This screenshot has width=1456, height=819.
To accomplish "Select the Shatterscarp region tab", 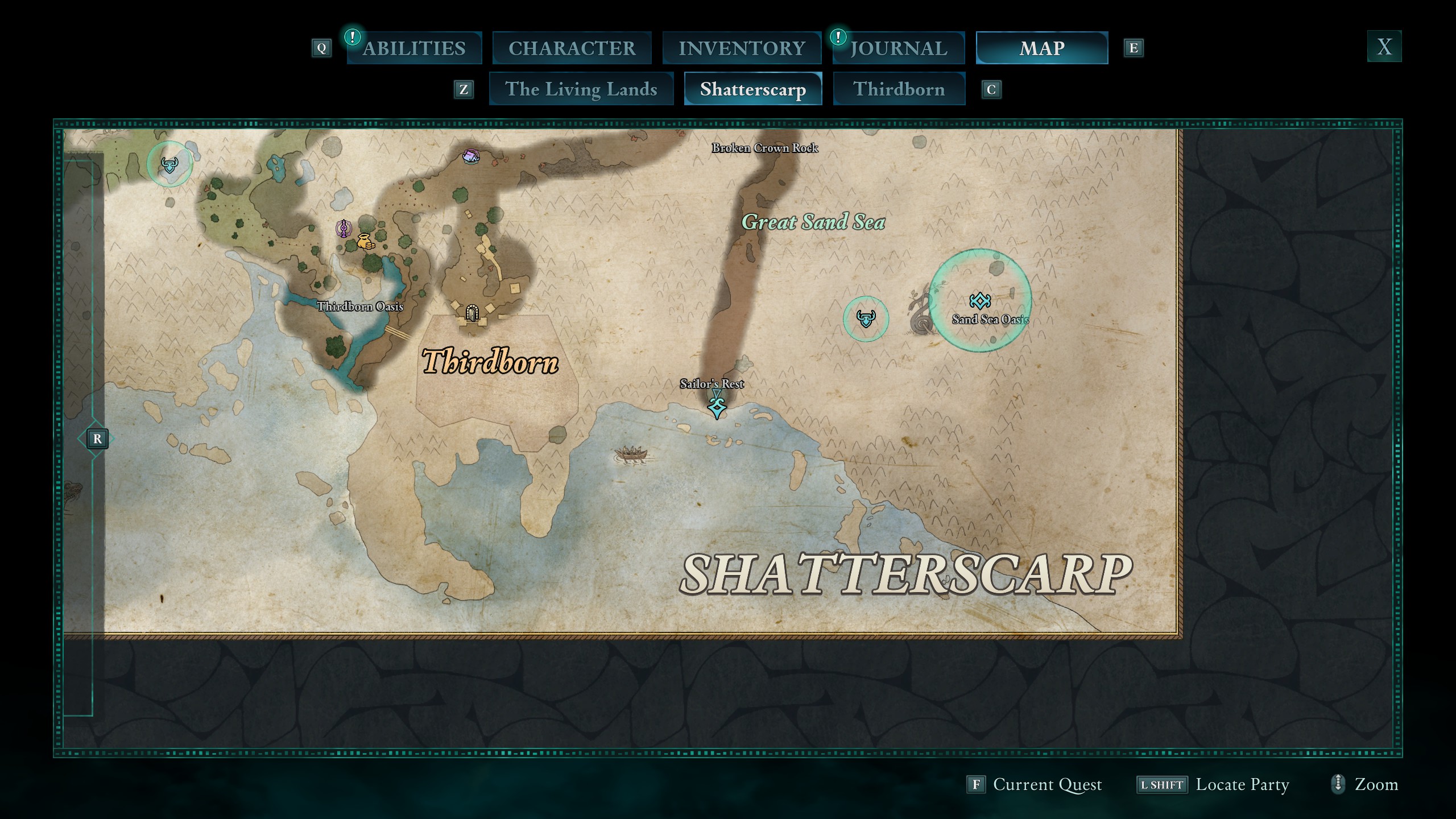I will click(x=752, y=89).
